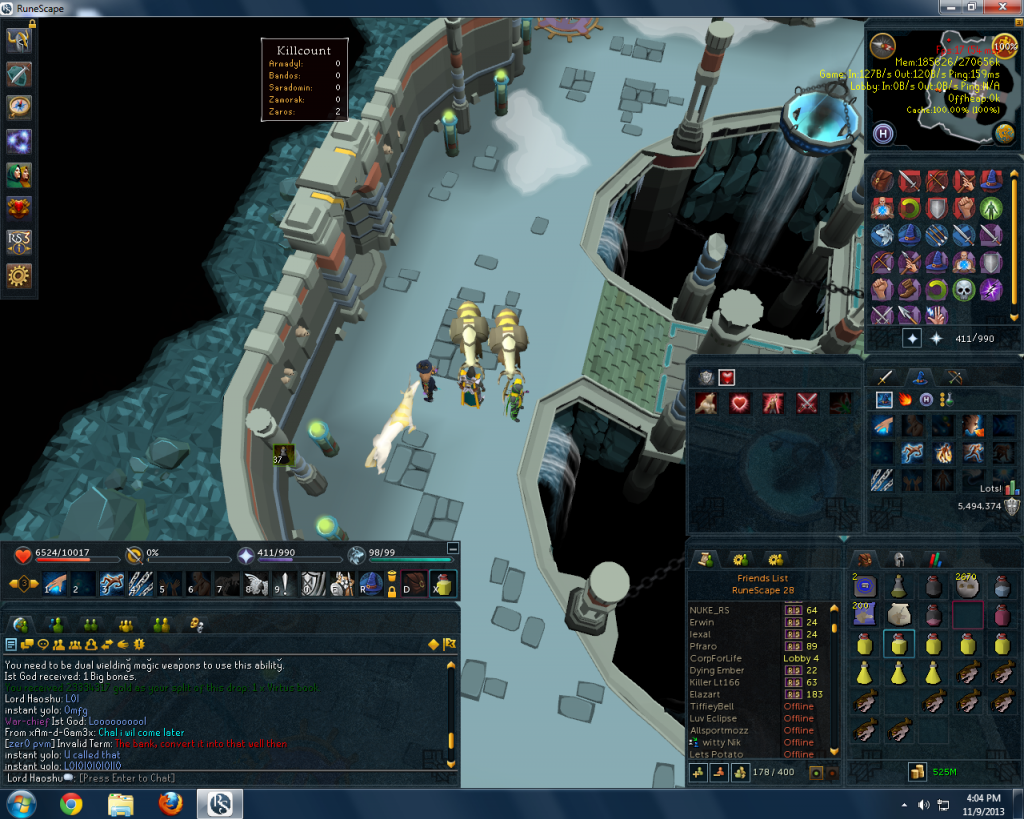Image resolution: width=1024 pixels, height=819 pixels.
Task: Switch to the magic abilities hat tab
Action: point(918,377)
